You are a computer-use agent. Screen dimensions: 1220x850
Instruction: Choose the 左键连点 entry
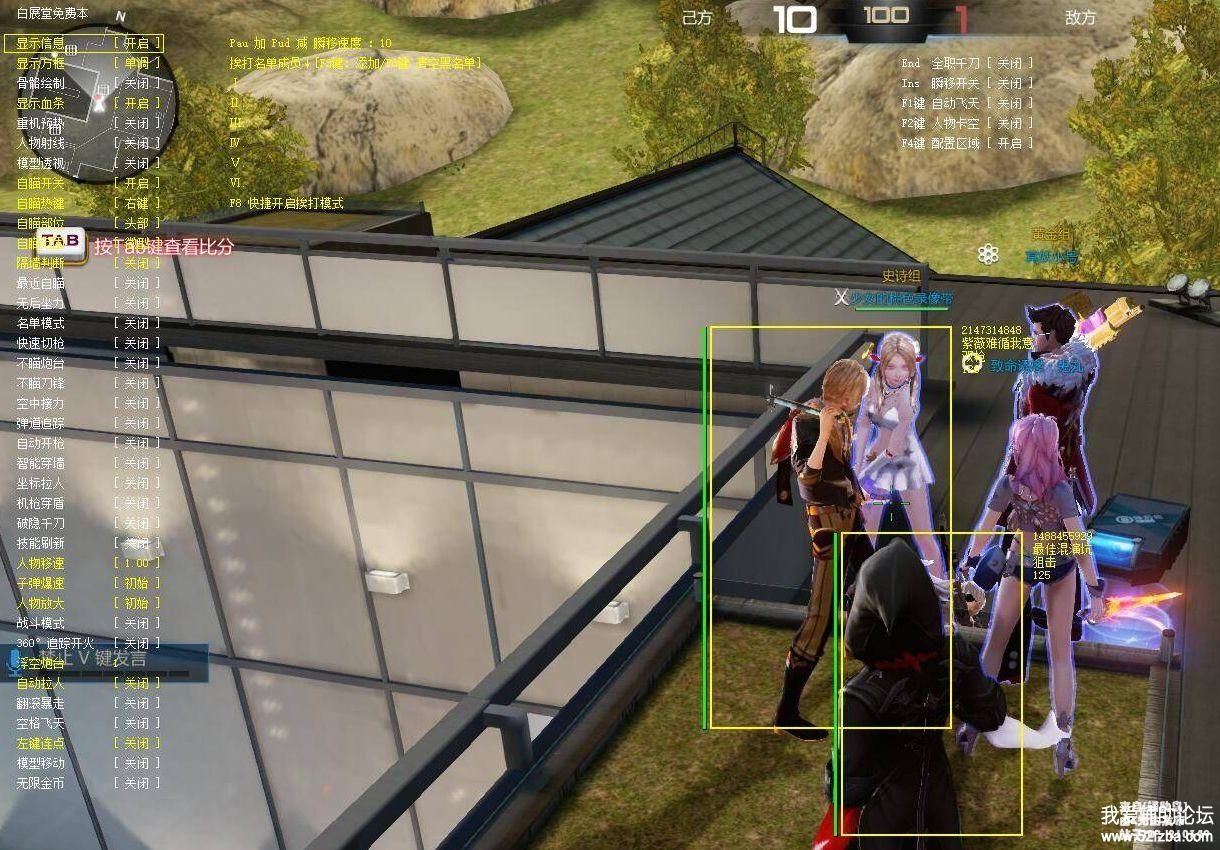pyautogui.click(x=87, y=743)
